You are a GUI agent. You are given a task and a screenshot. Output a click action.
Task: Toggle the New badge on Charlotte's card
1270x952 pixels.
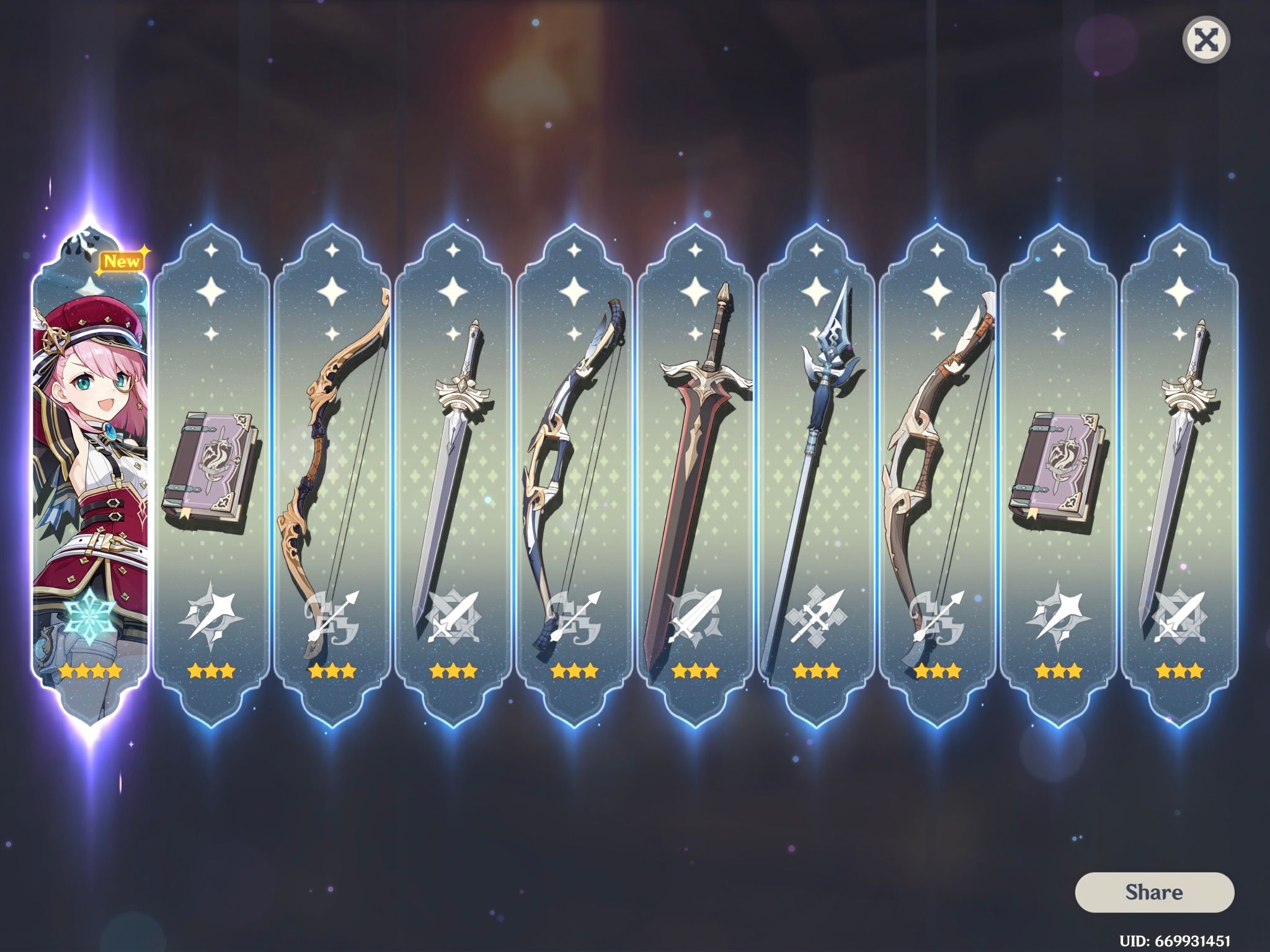(x=122, y=262)
